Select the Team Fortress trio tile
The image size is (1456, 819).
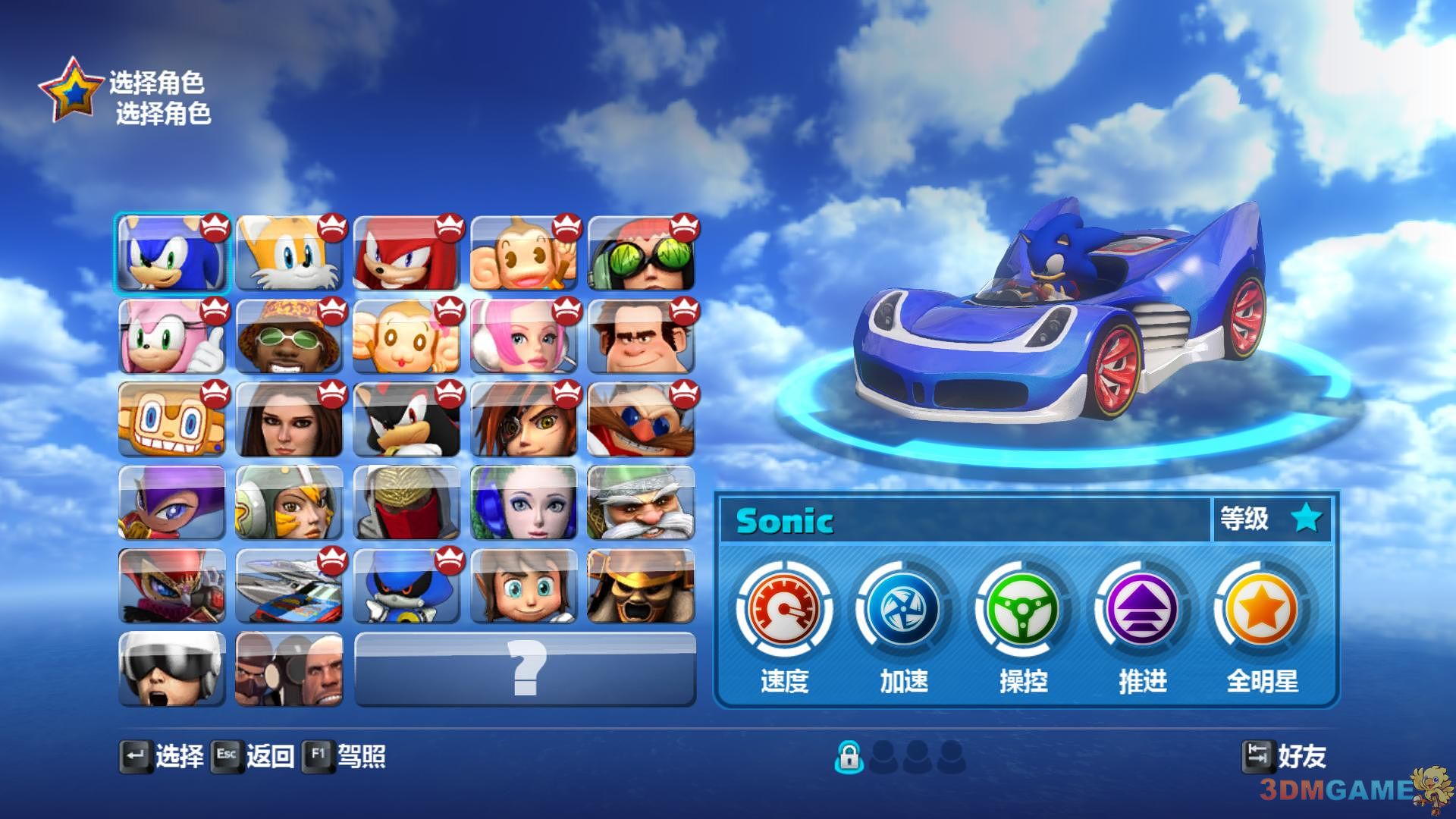click(x=289, y=670)
